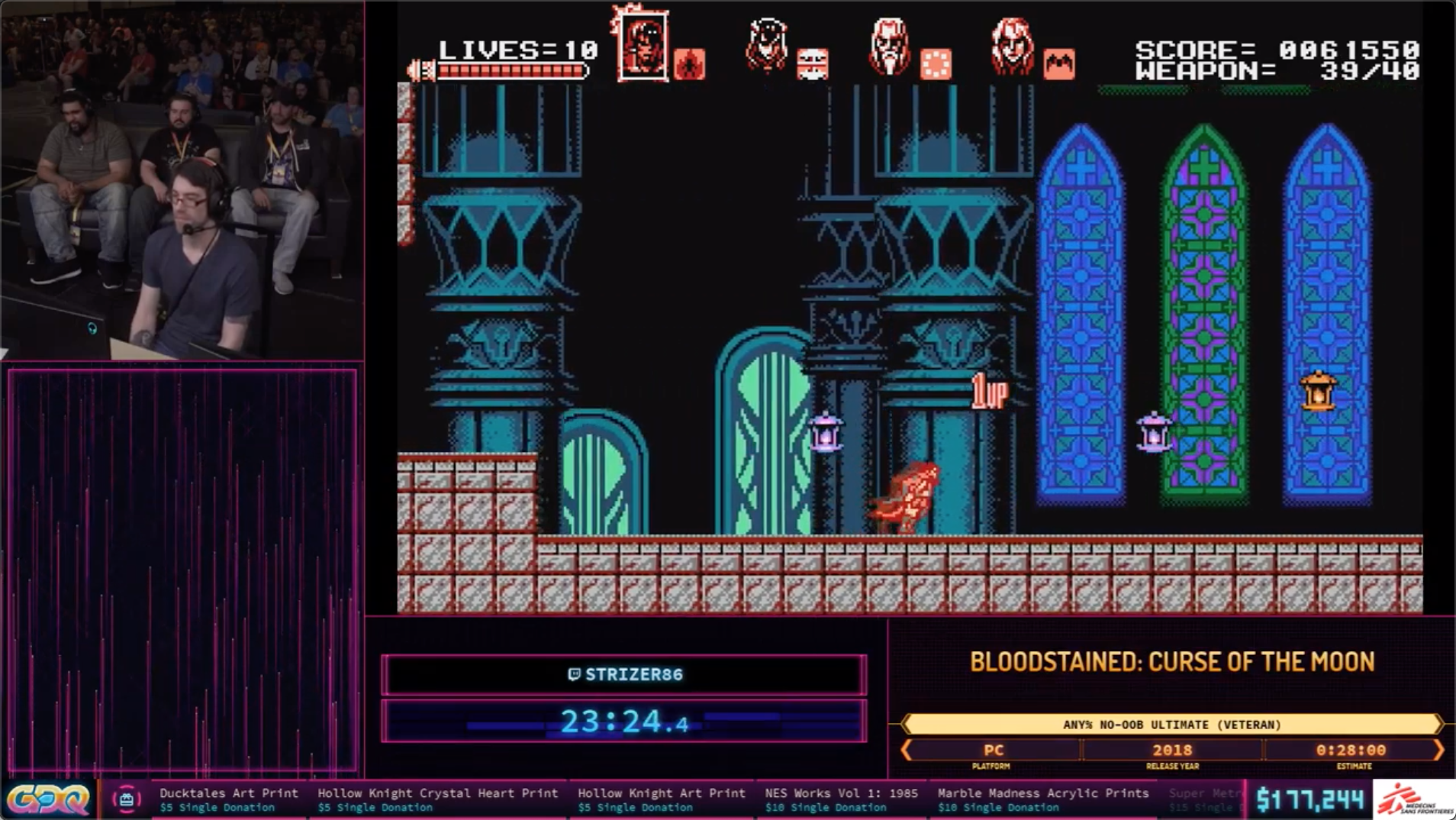Image resolution: width=1456 pixels, height=820 pixels.
Task: Click the runner webcam feed
Action: 182,179
